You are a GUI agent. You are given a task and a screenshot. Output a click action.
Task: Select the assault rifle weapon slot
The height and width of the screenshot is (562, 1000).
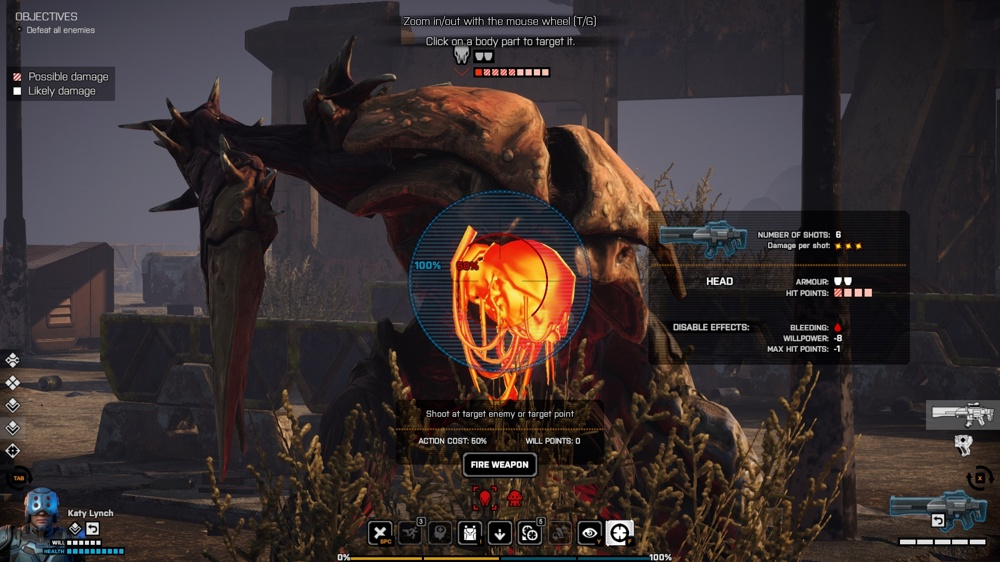pos(962,414)
